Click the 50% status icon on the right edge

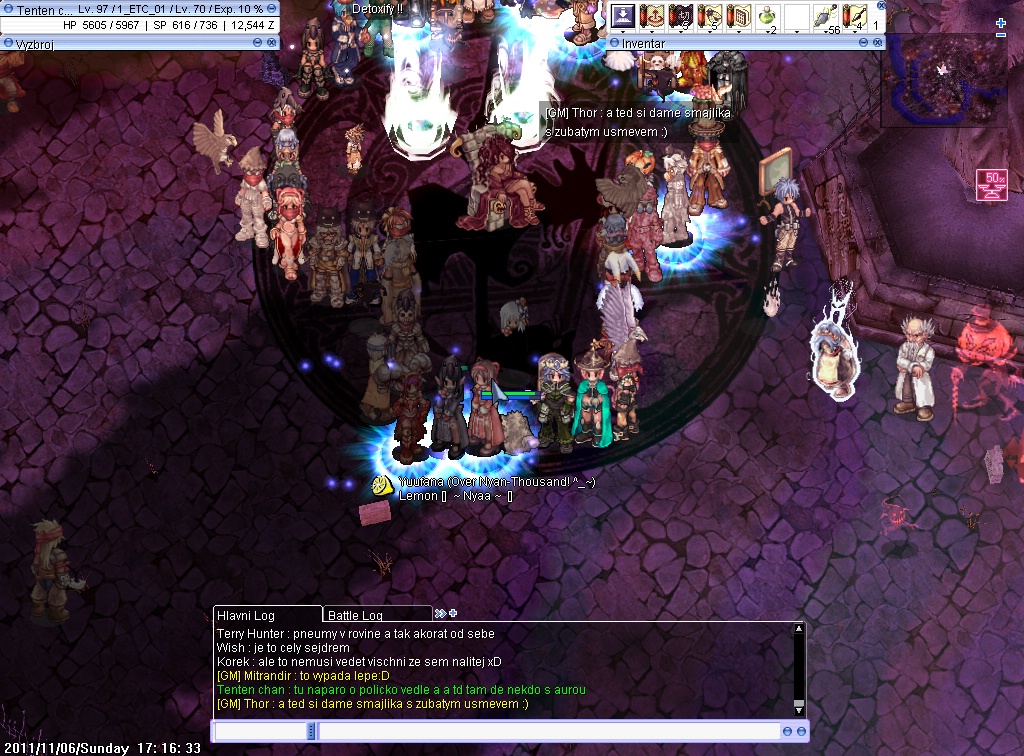click(x=993, y=184)
